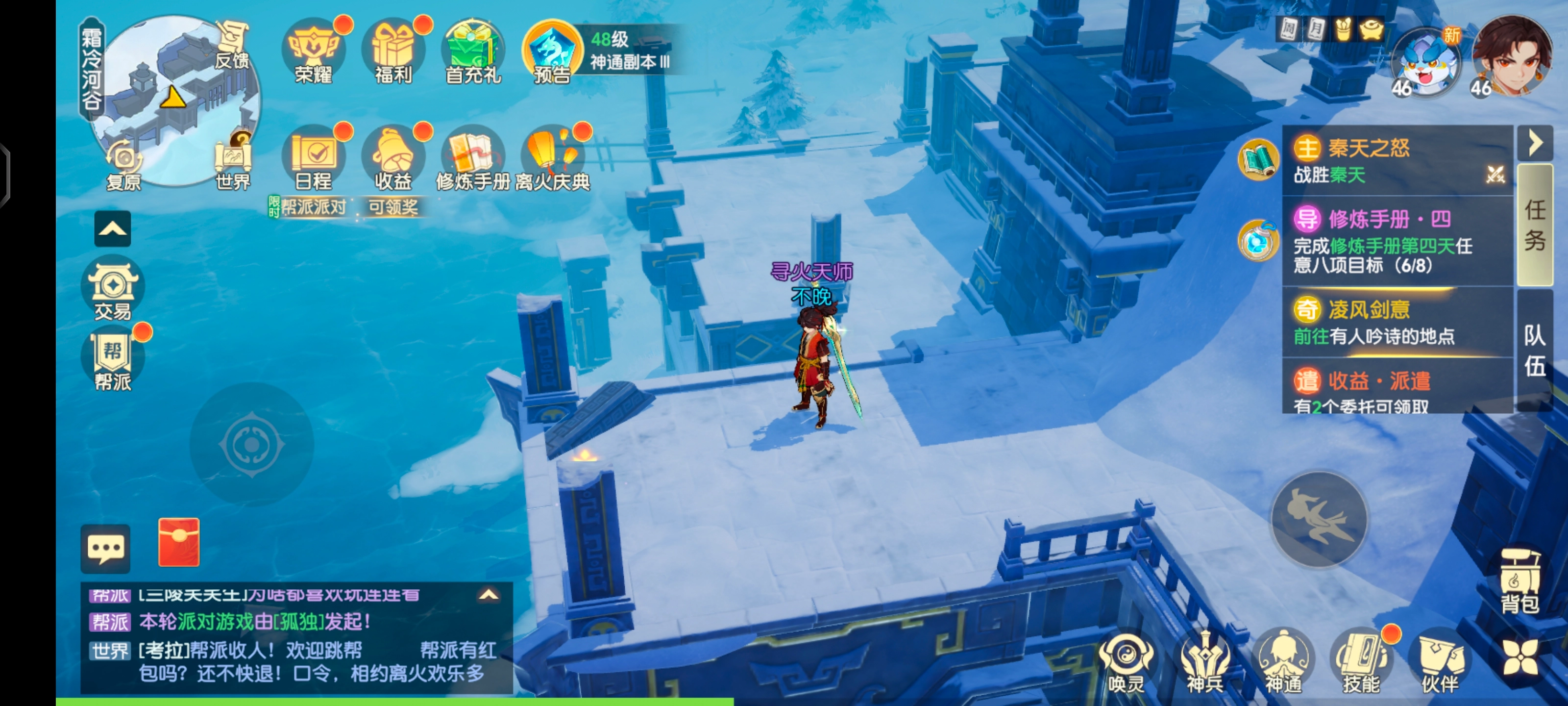
Task: Claim the 首充礼 first-recharge gift
Action: [x=473, y=52]
